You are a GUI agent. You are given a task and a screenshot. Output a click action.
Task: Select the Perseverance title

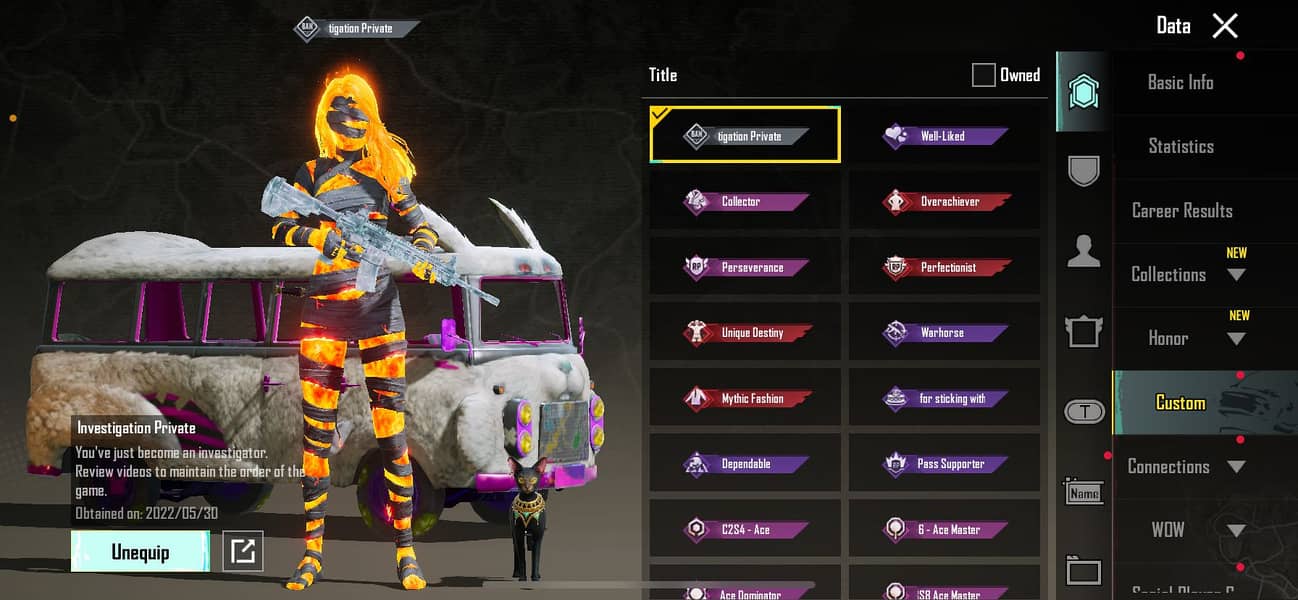(745, 268)
